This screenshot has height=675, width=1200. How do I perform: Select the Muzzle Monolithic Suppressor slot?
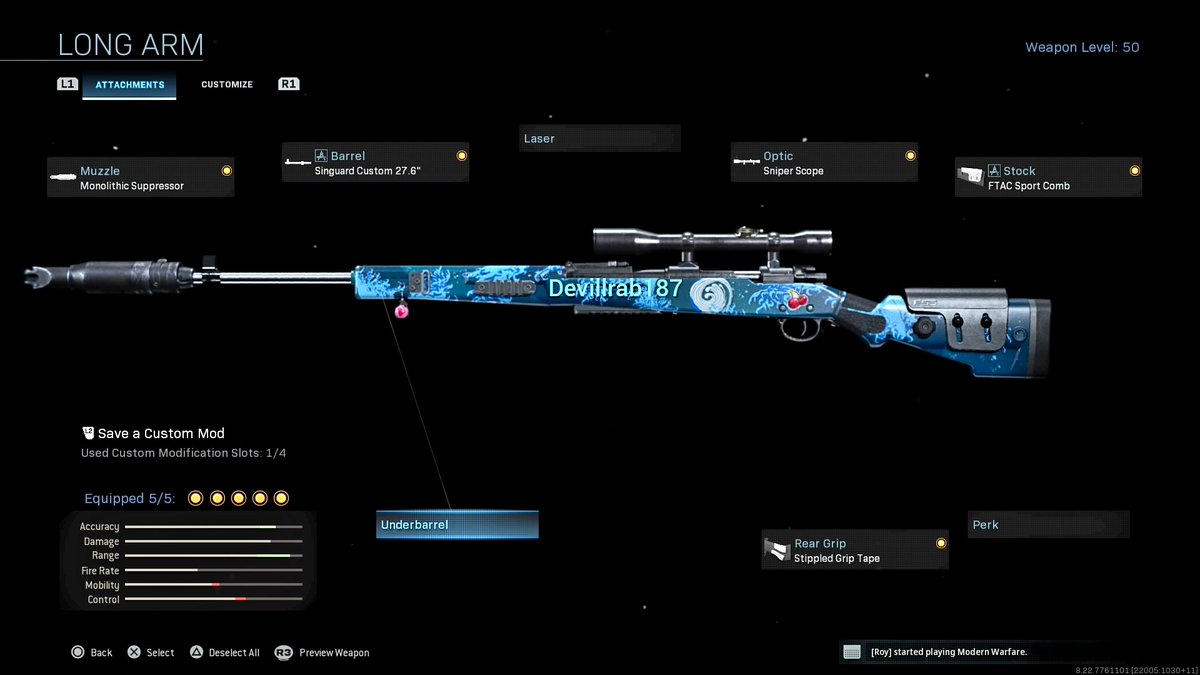pos(141,178)
